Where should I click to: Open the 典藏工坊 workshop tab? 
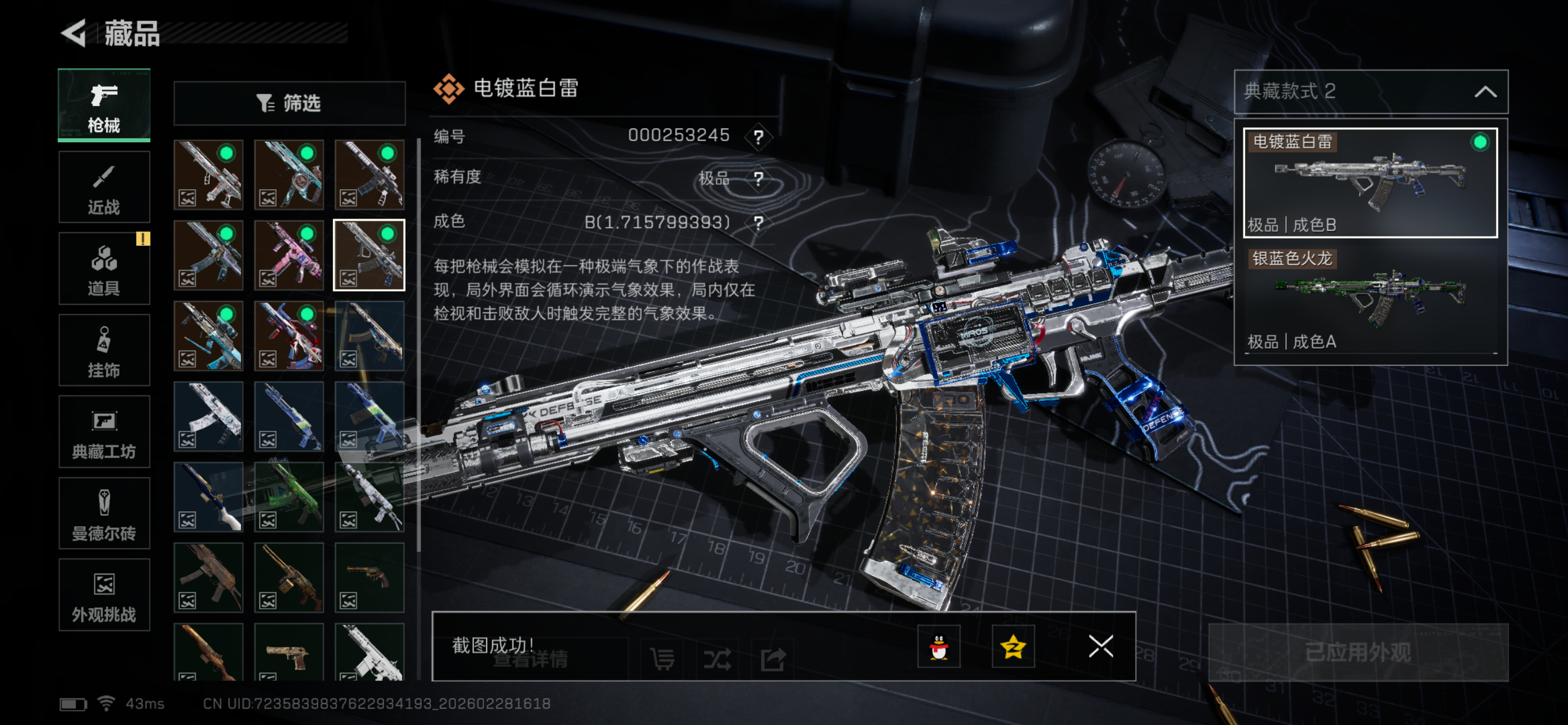point(104,431)
